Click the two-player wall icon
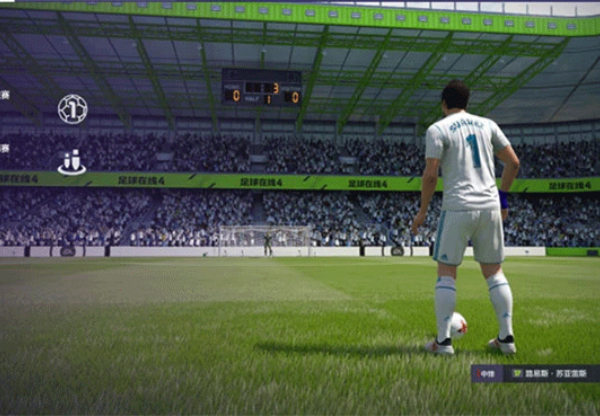Screen dimensions: 600x416 tap(72, 161)
